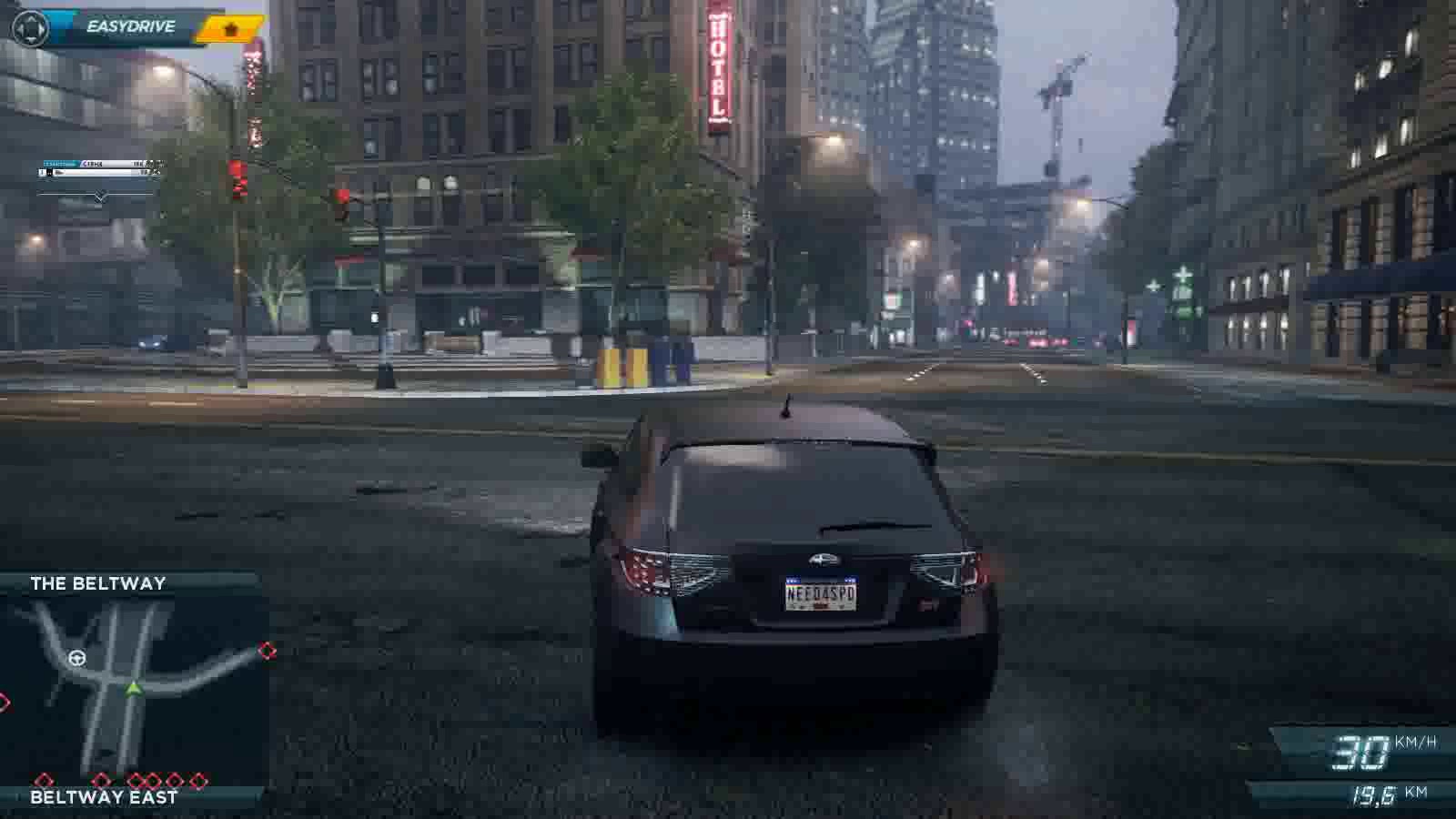
Task: Click the red diamond marker at minimap's right edge
Action: coord(267,650)
